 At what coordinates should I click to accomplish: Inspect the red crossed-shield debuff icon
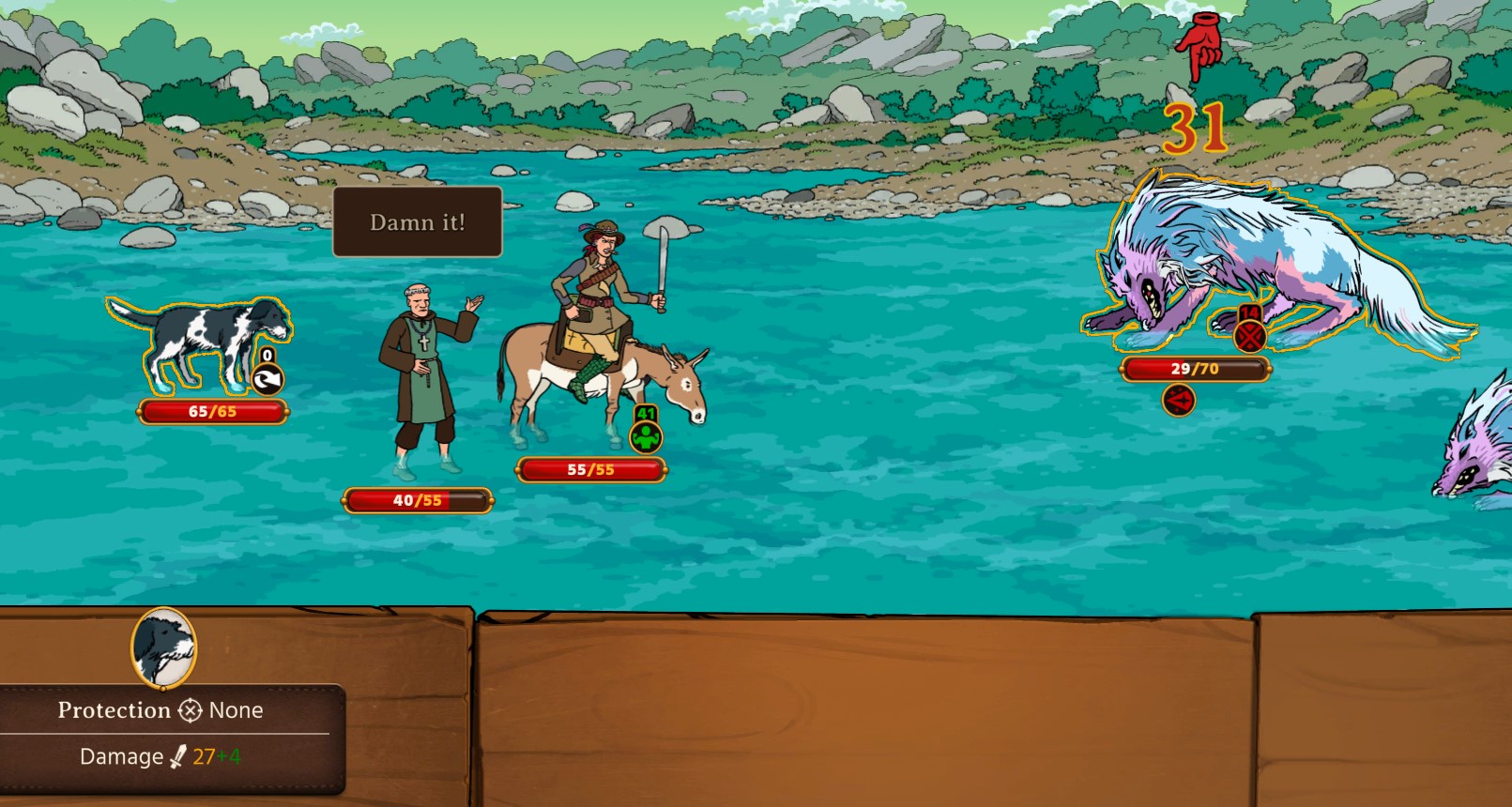point(1249,336)
